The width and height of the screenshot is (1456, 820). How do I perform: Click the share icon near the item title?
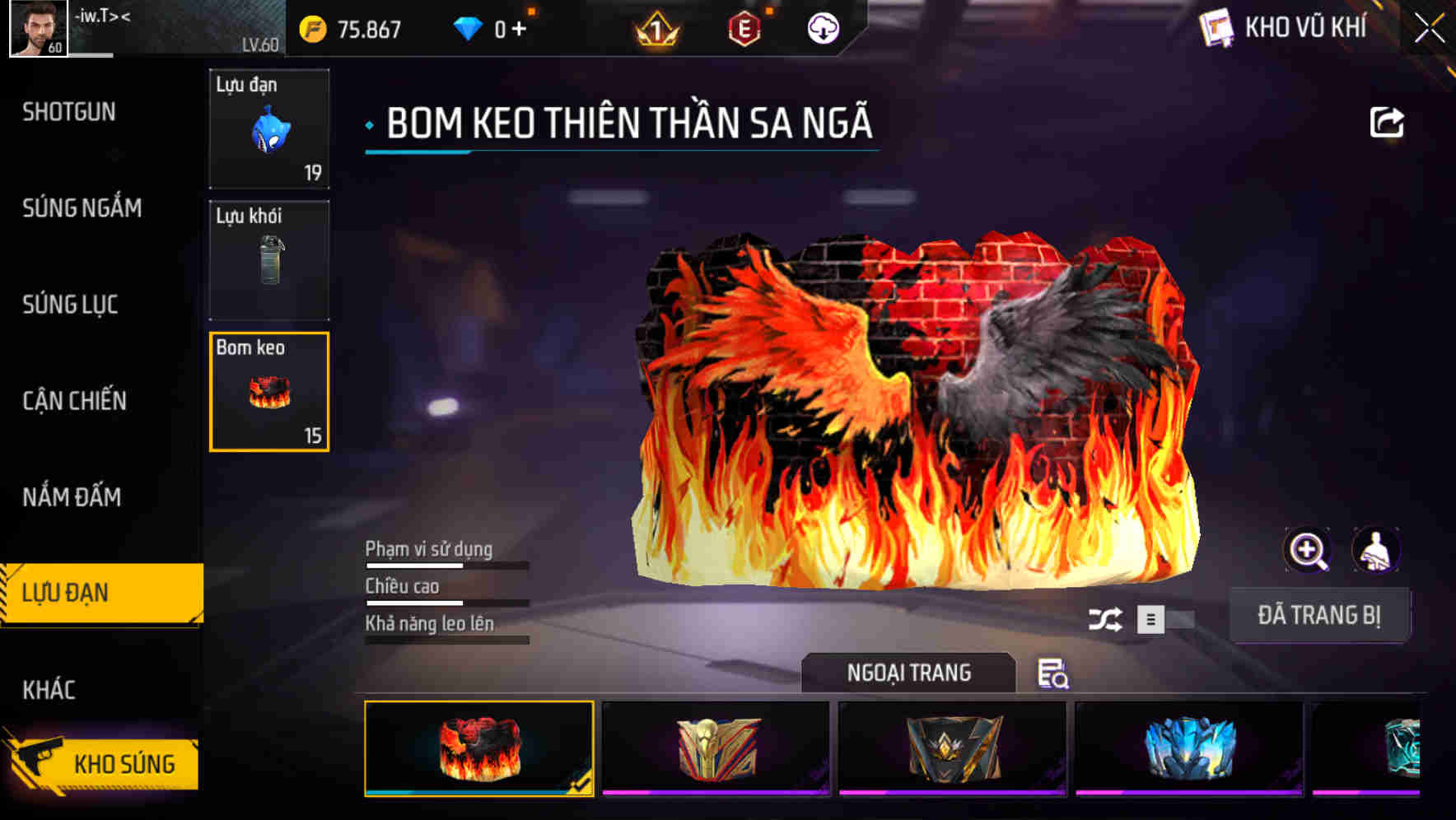pos(1388,122)
